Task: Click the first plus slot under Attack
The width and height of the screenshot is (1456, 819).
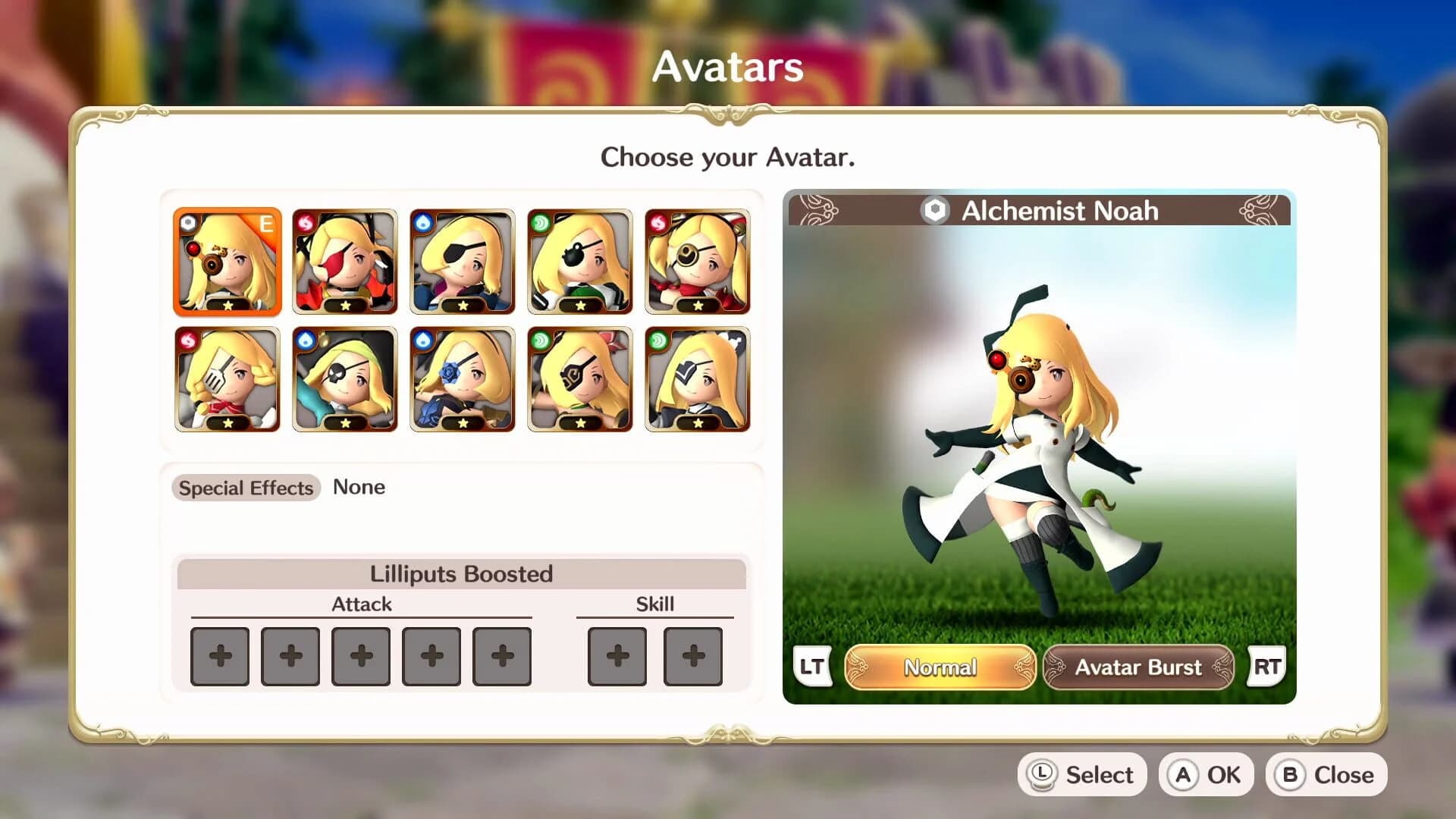Action: [x=219, y=657]
